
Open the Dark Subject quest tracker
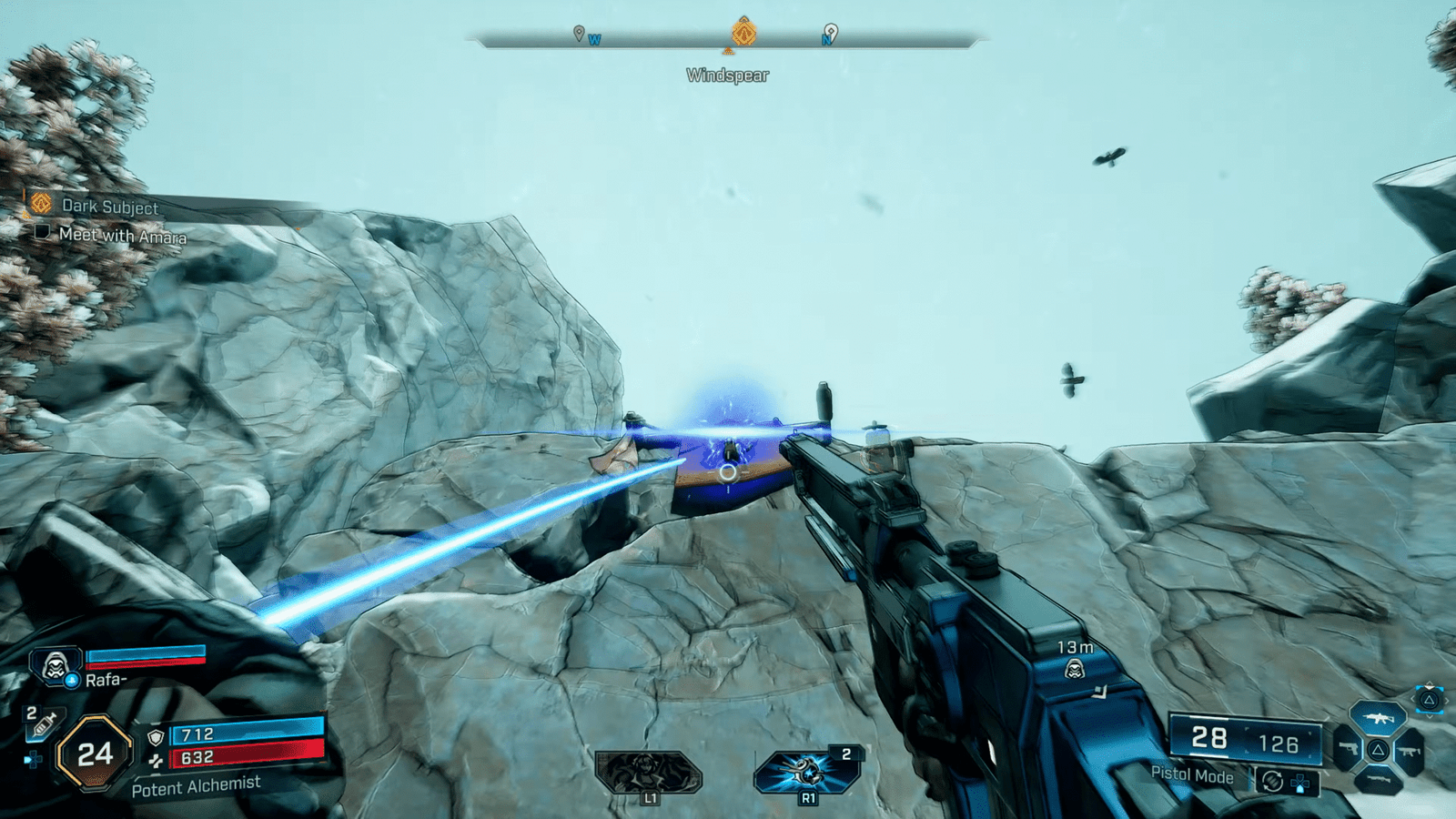(x=109, y=207)
